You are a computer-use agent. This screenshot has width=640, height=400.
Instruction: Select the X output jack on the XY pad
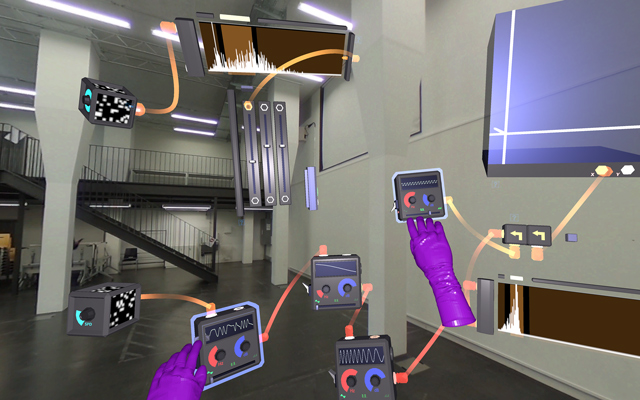(x=603, y=171)
